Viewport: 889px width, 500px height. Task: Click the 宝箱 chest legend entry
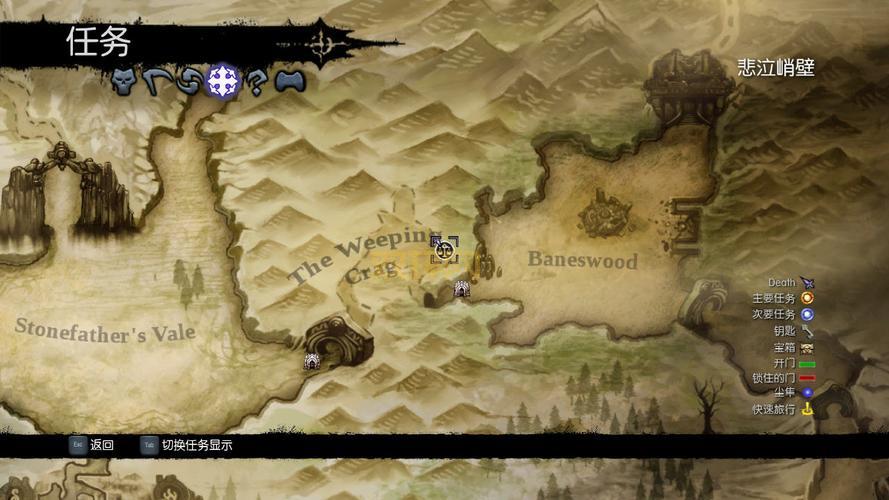point(791,346)
